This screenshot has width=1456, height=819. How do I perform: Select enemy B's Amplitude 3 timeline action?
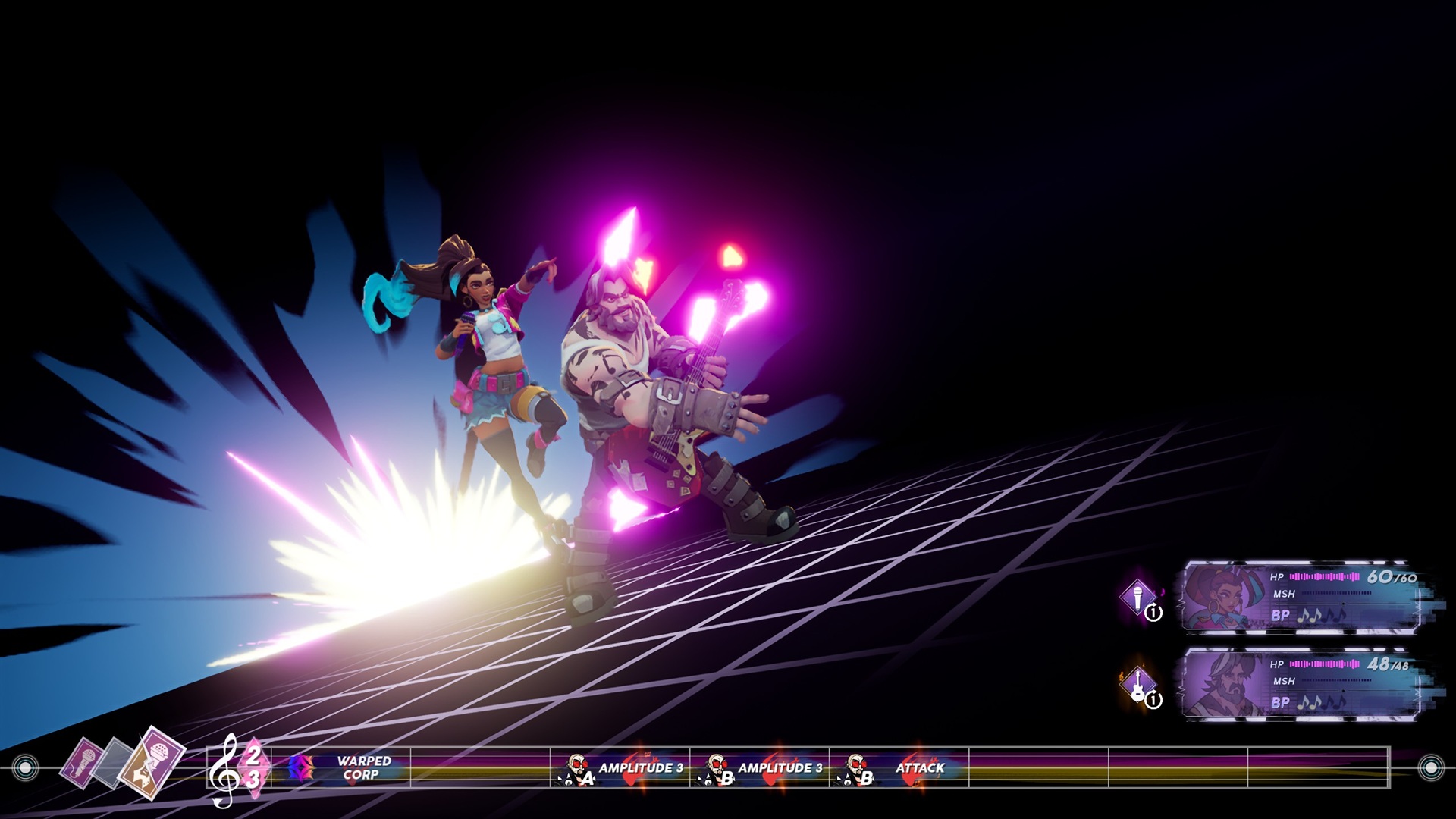click(x=760, y=768)
